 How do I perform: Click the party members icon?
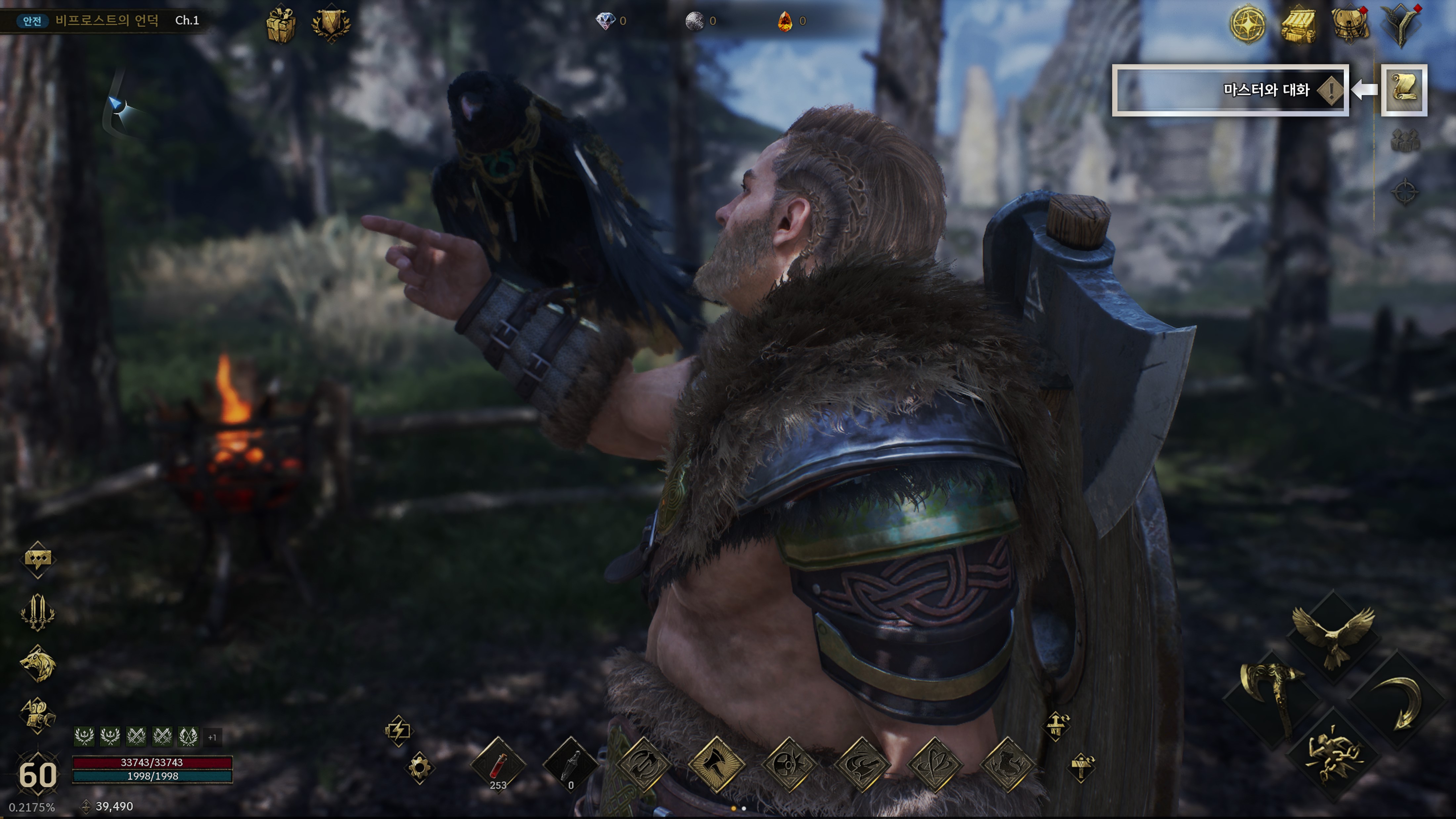point(1405,141)
